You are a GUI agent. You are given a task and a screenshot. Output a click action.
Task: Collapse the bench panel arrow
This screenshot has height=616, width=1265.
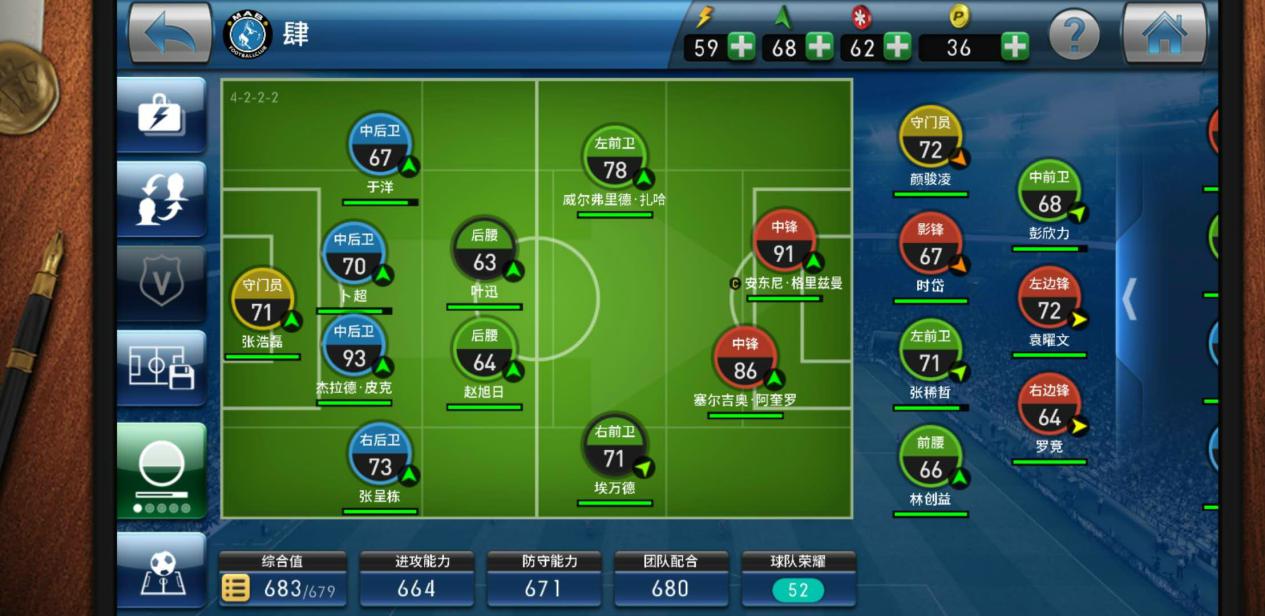[1130, 299]
